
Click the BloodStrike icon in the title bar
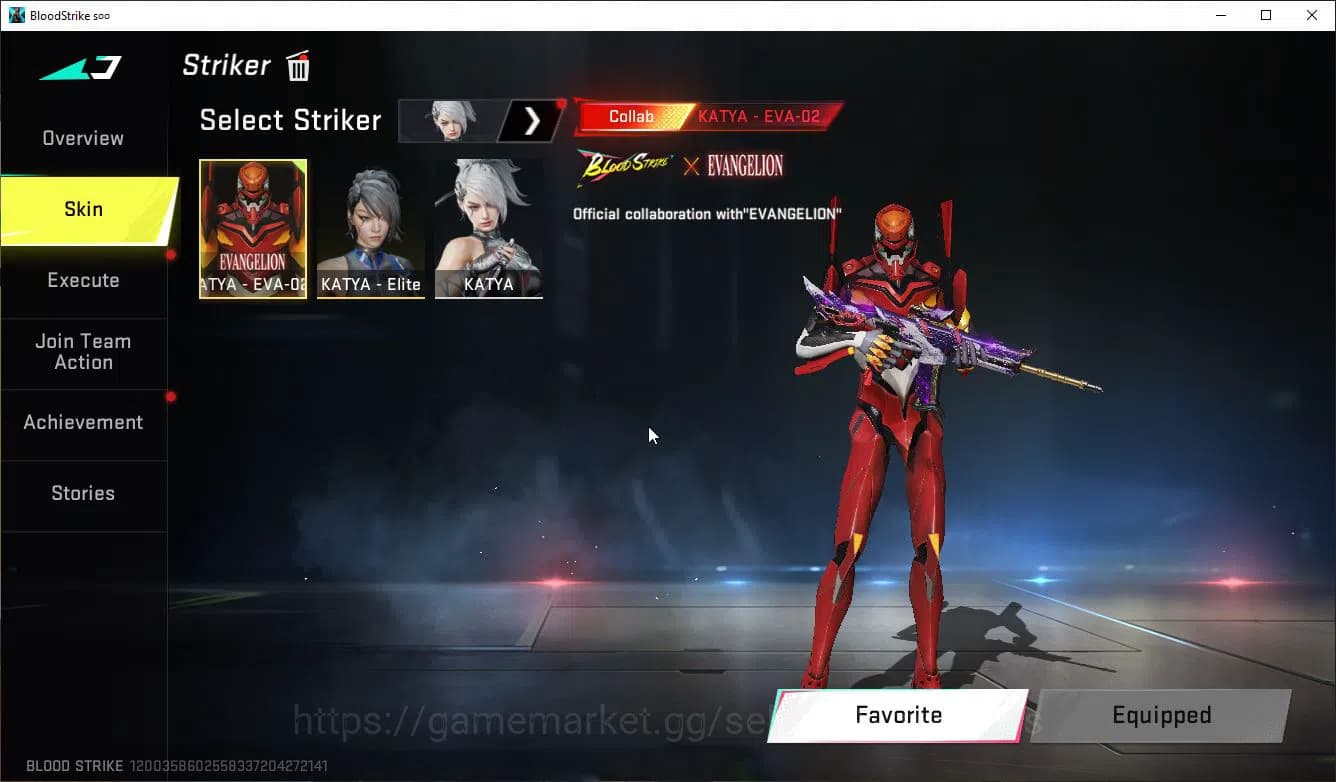16,15
